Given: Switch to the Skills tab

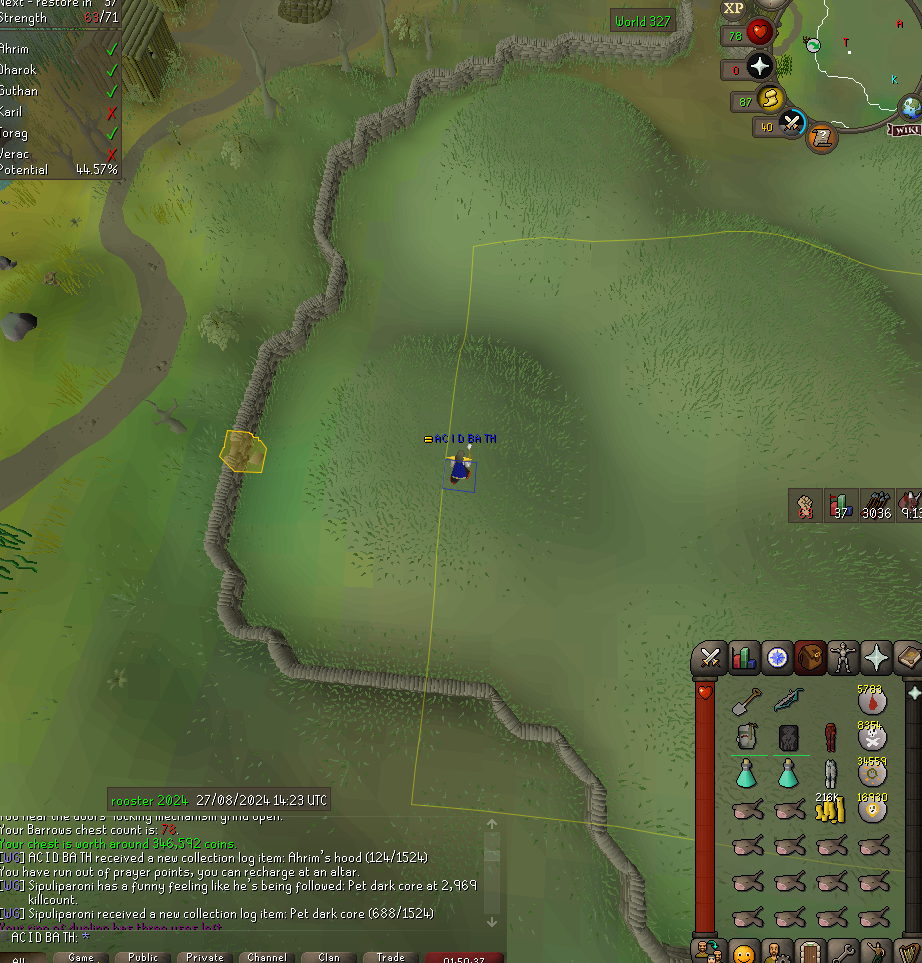Looking at the screenshot, I should click(743, 658).
